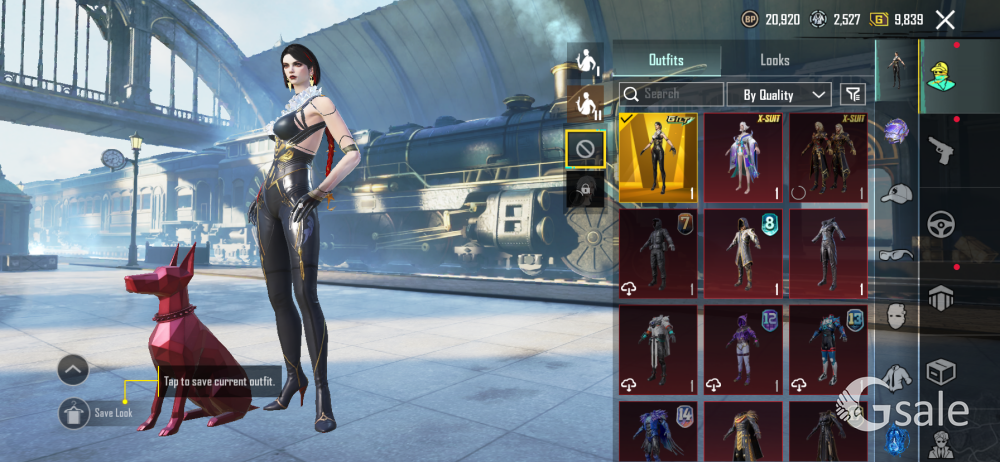
Task: Choose the white-haired X-Suit outfit
Action: point(743,157)
